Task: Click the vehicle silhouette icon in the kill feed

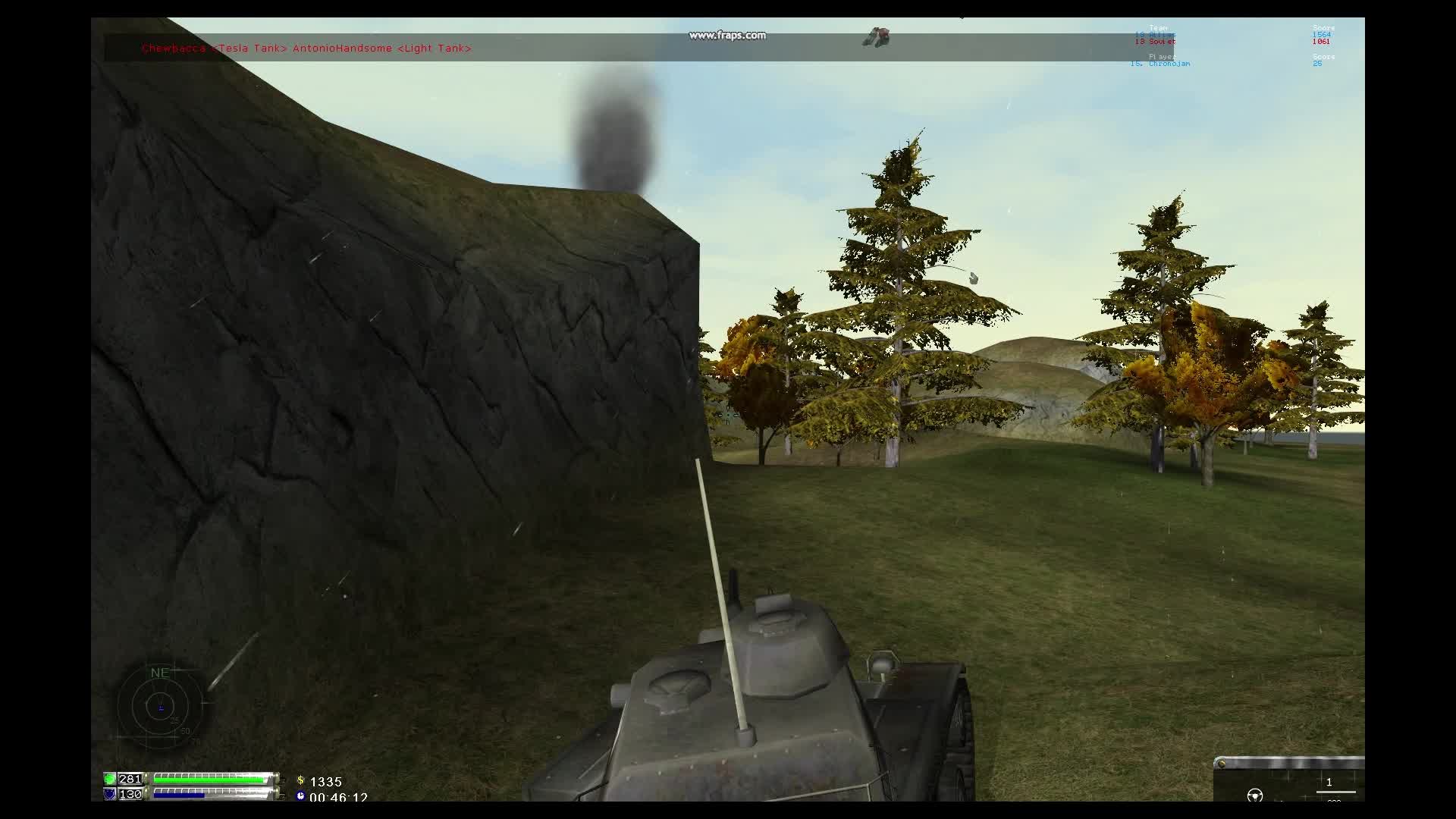Action: pyautogui.click(x=877, y=36)
